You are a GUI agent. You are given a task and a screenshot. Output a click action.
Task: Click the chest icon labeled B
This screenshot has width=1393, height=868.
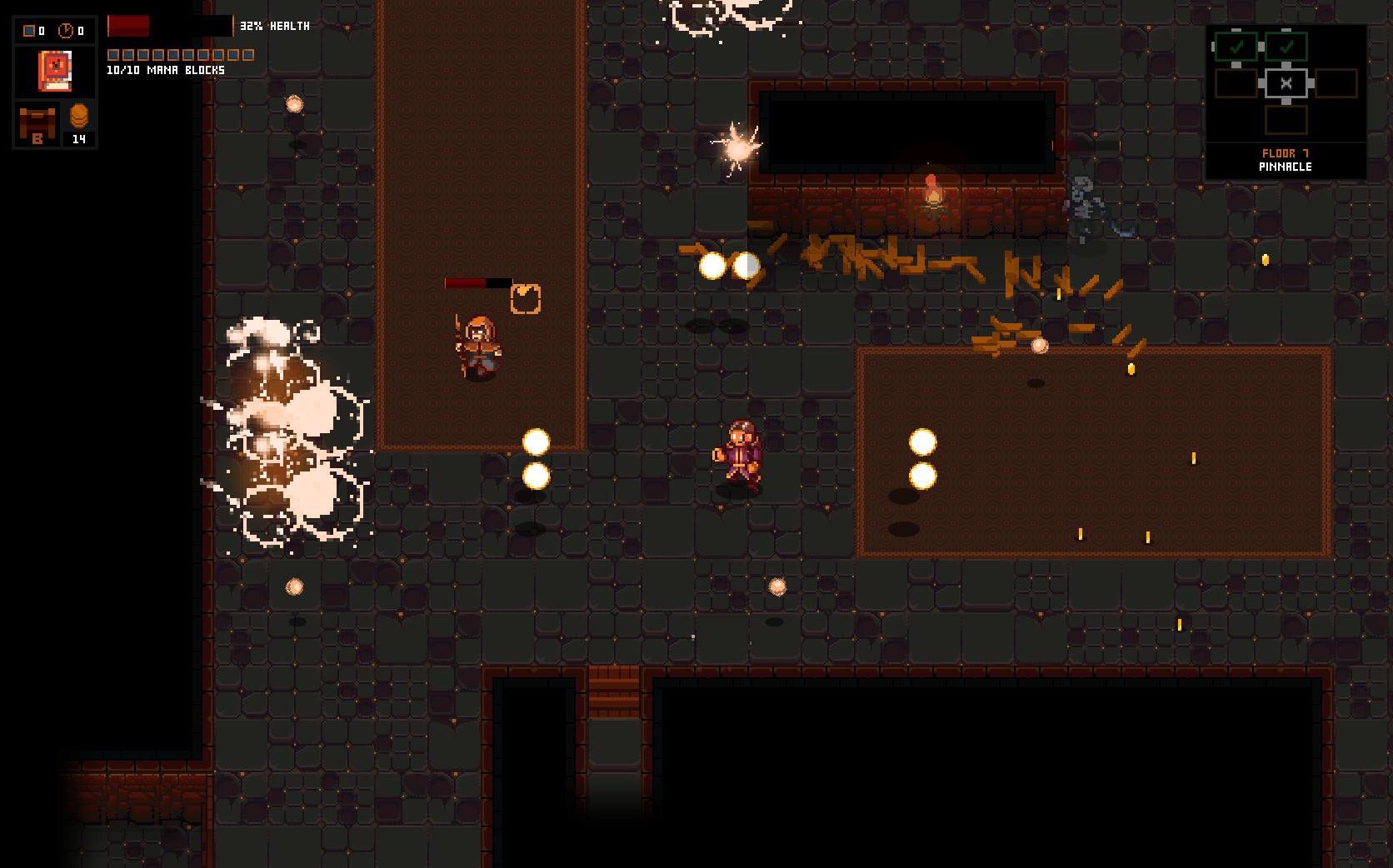[36, 122]
